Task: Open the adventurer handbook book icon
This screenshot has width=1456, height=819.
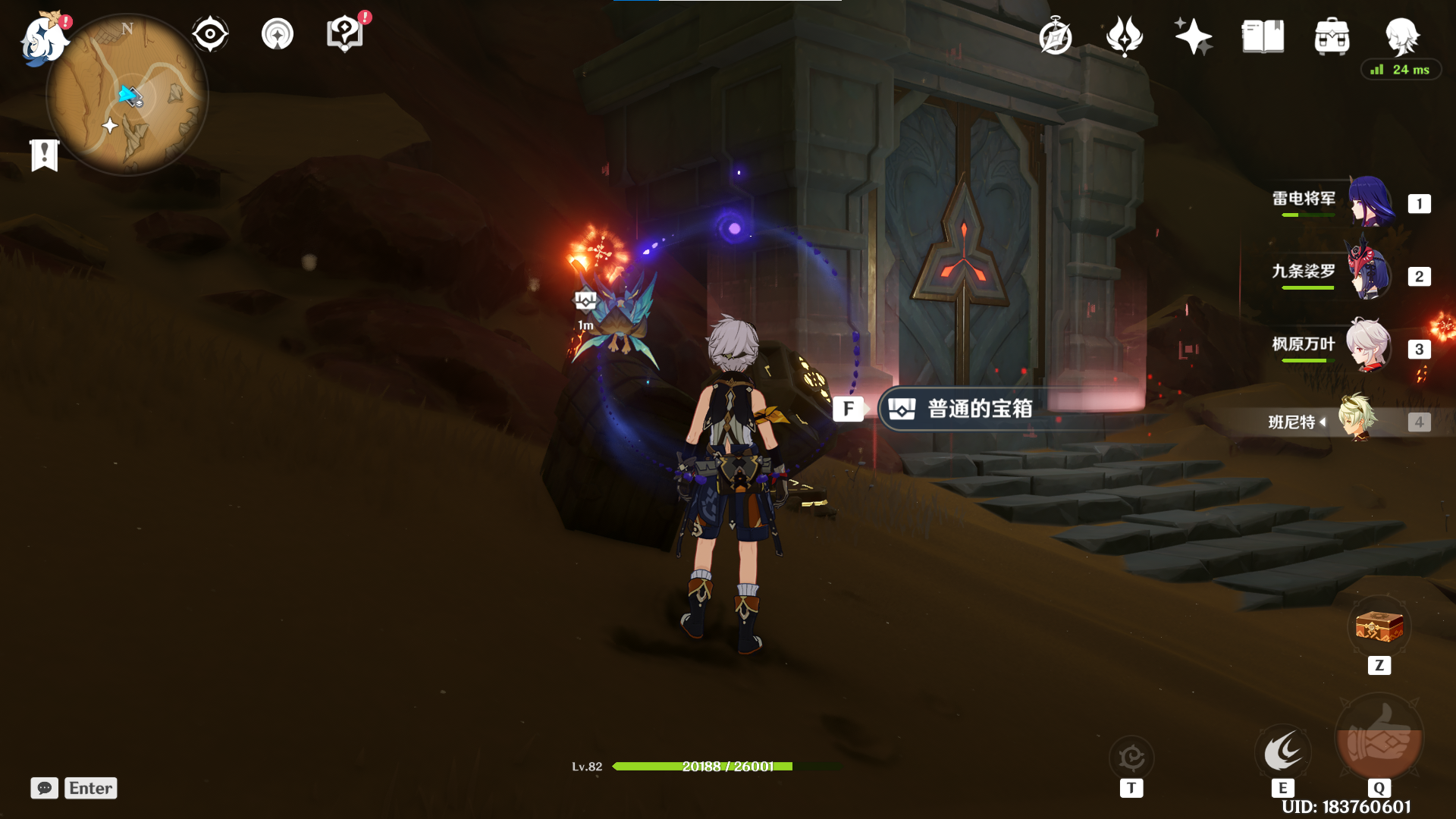Action: click(1263, 36)
